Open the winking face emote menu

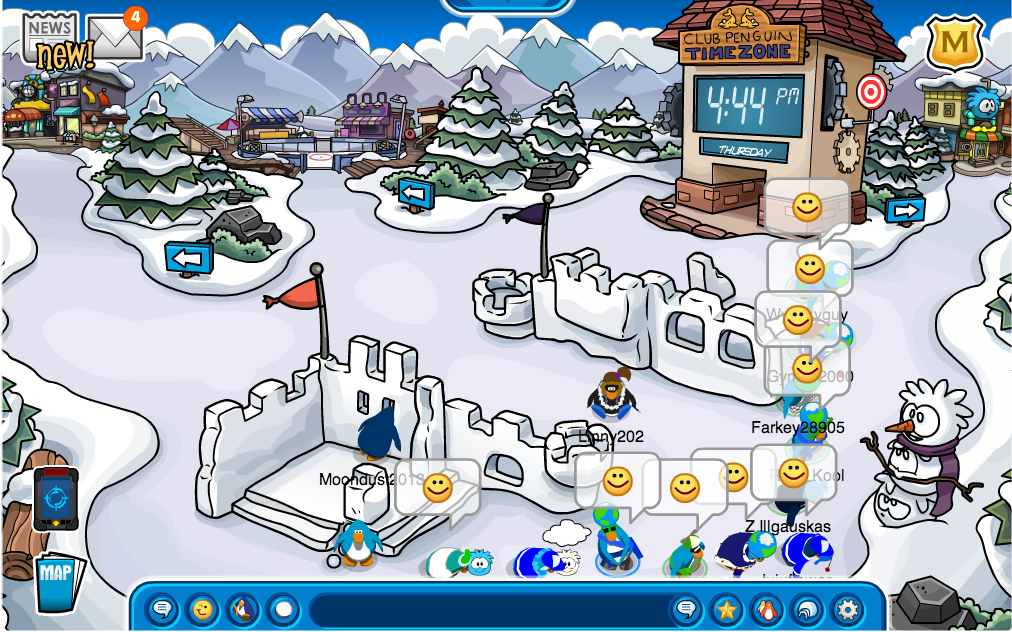203,608
